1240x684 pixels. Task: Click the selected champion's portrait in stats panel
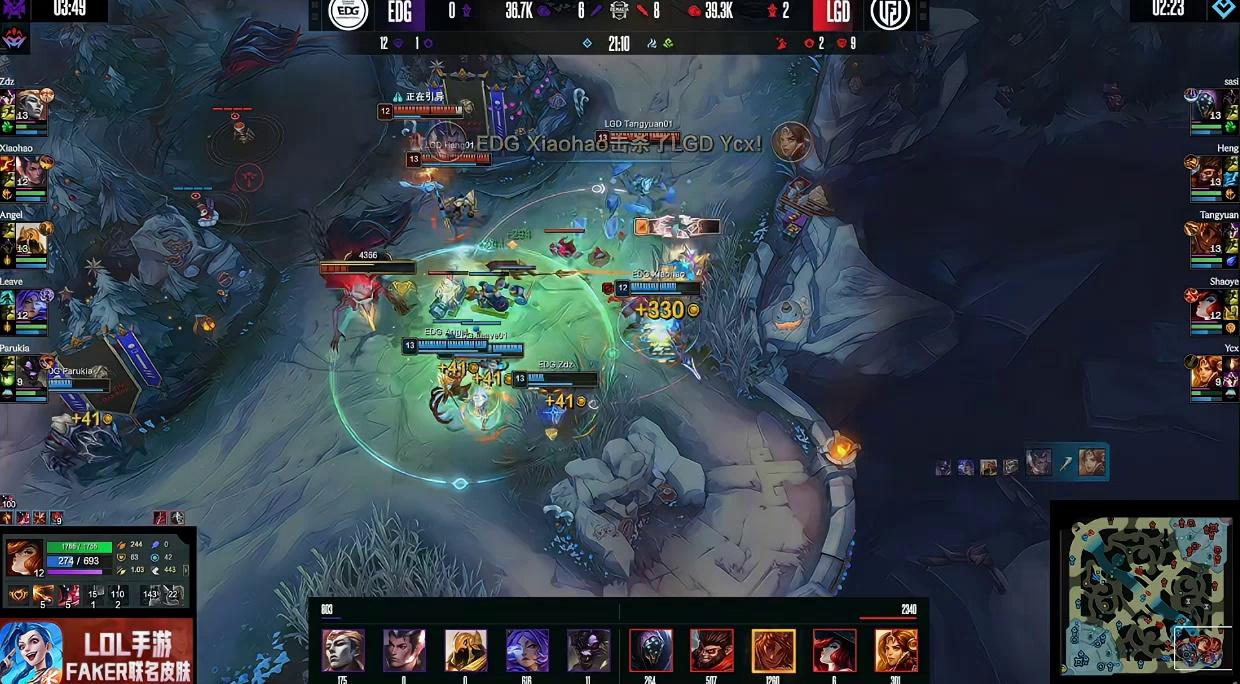tap(24, 557)
